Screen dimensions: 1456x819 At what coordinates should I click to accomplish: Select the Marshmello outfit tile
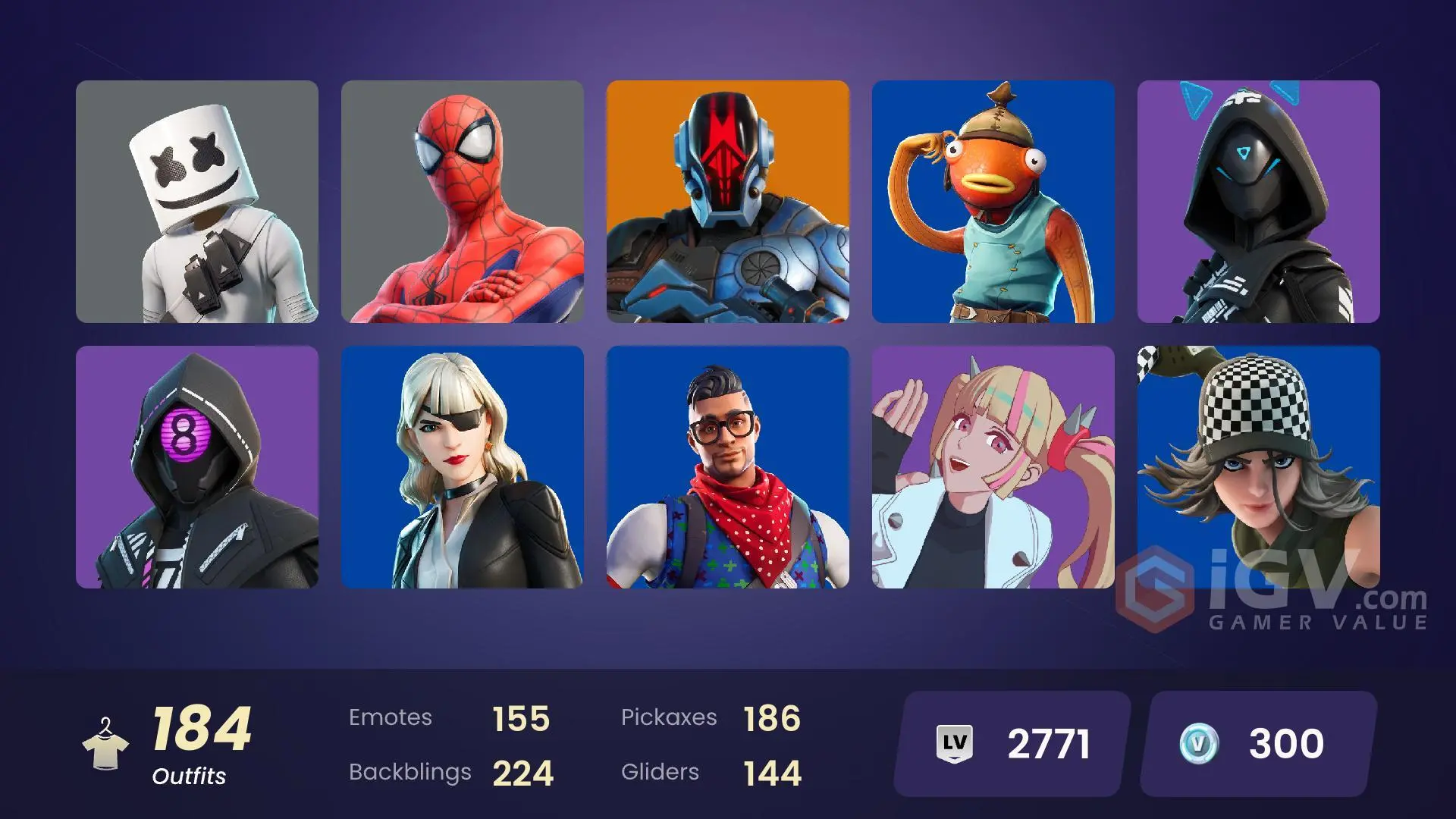tap(197, 202)
